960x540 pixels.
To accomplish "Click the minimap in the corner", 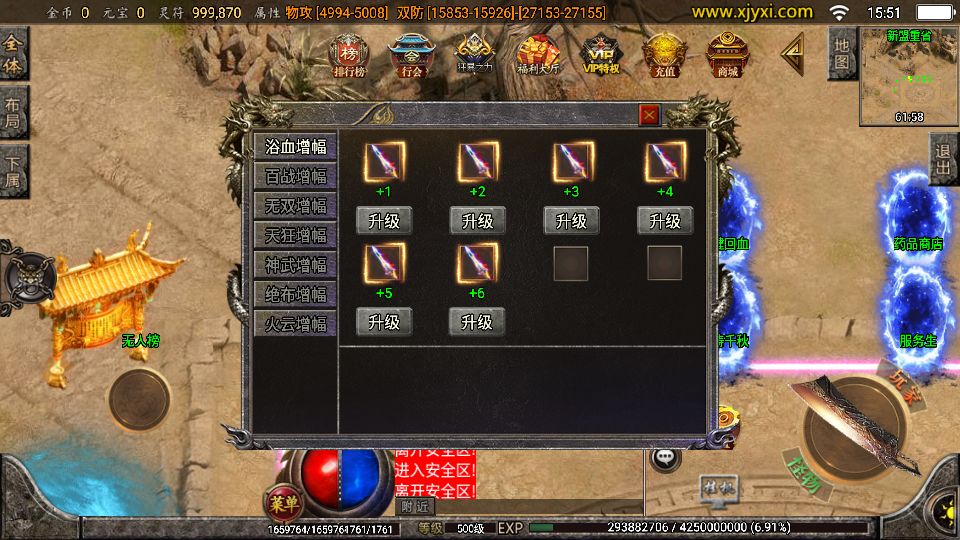I will point(909,76).
